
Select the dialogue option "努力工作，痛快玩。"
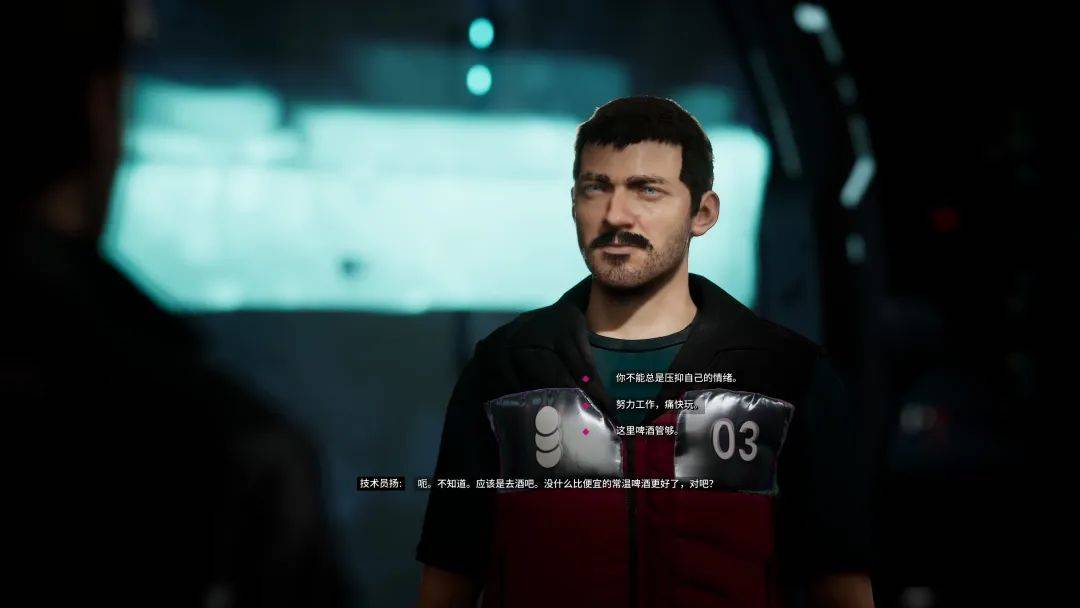click(659, 405)
